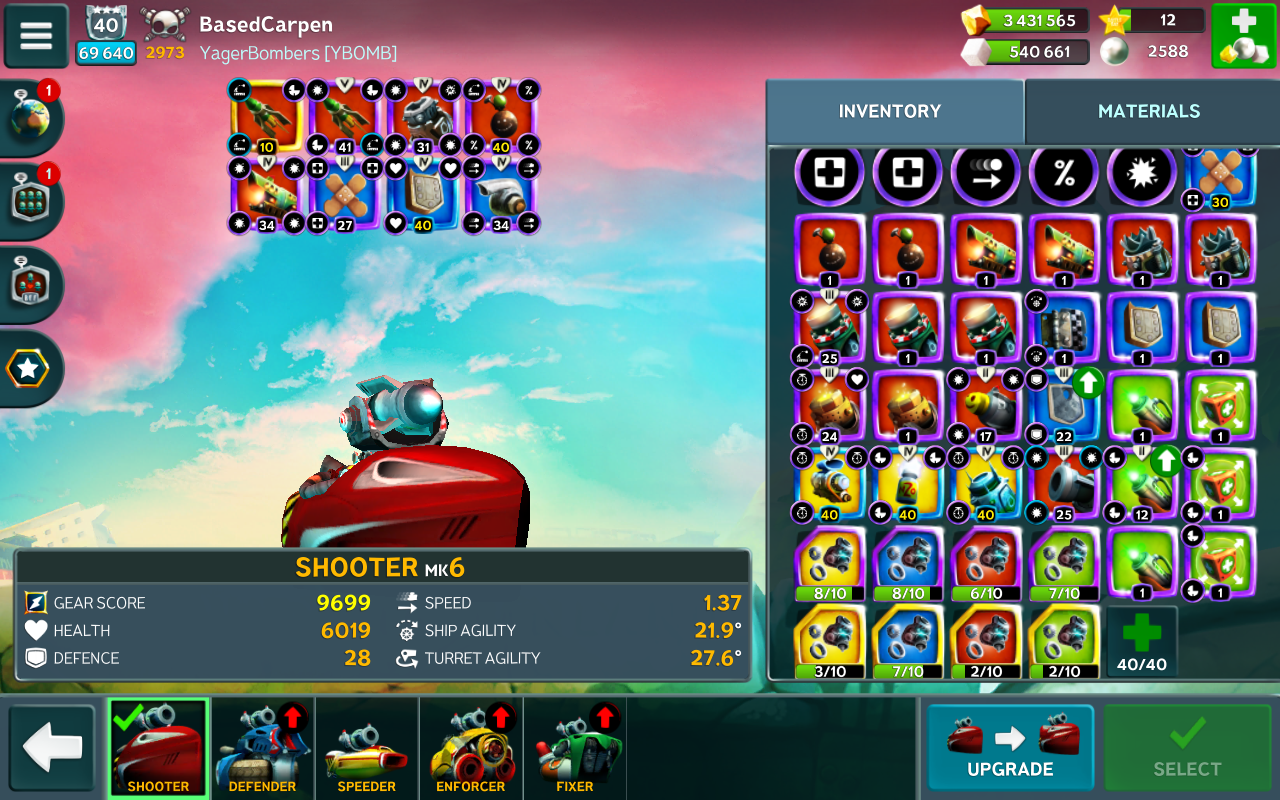Select the Fixer ship
Image resolution: width=1280 pixels, height=800 pixels.
point(574,747)
